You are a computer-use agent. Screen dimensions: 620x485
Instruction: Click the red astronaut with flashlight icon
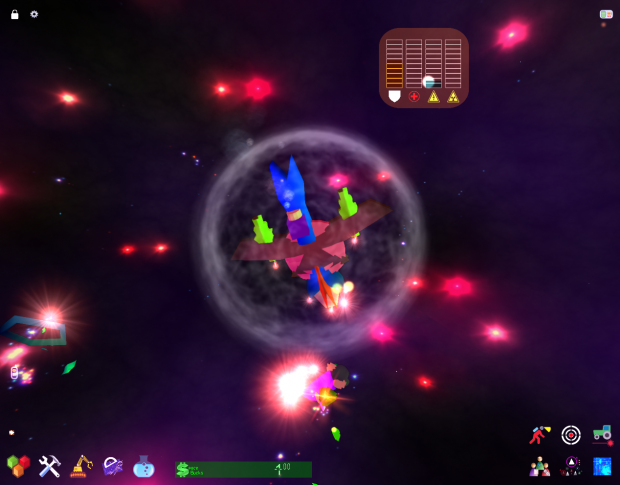[540, 434]
